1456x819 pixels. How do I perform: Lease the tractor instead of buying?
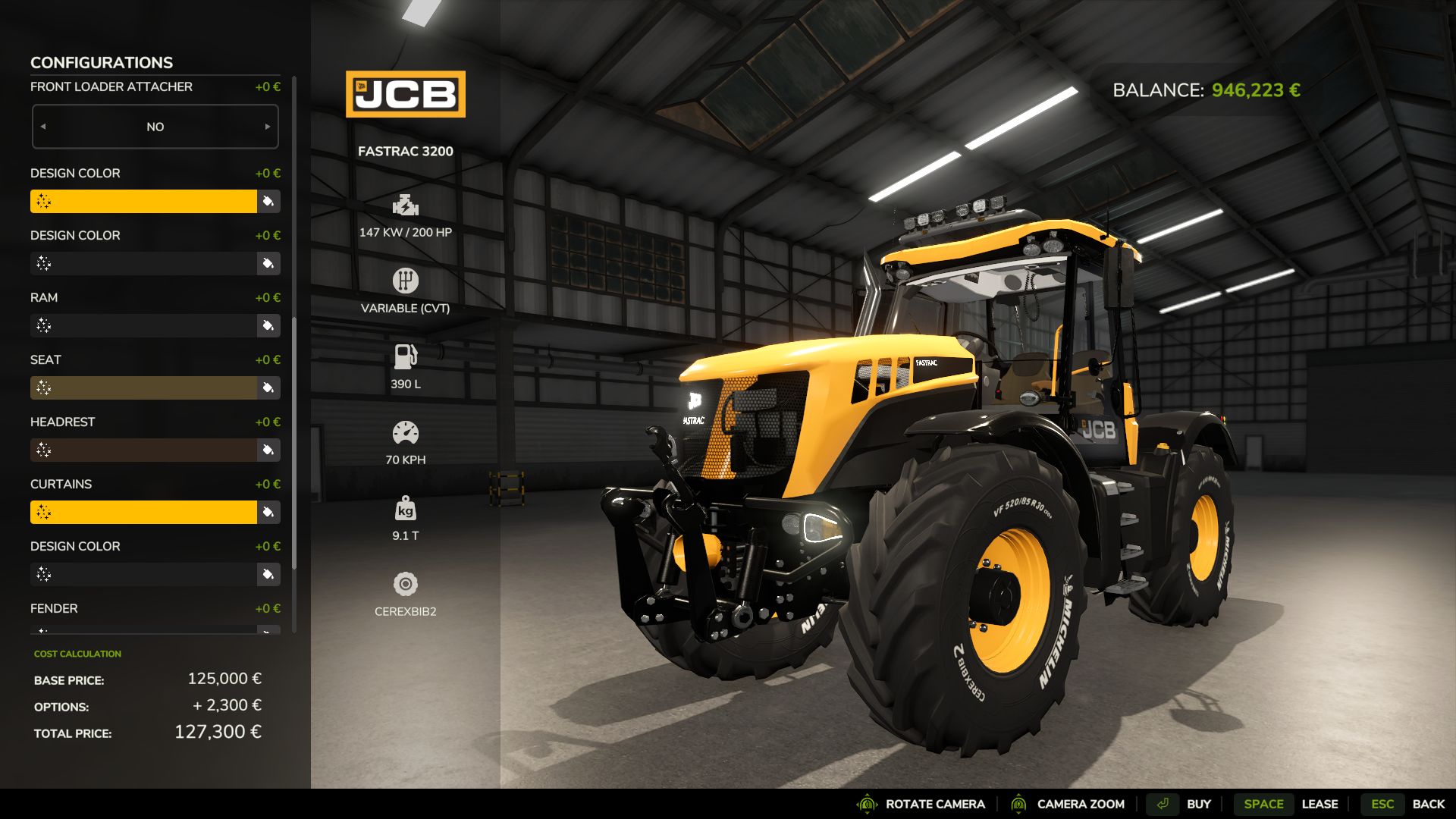click(1320, 804)
